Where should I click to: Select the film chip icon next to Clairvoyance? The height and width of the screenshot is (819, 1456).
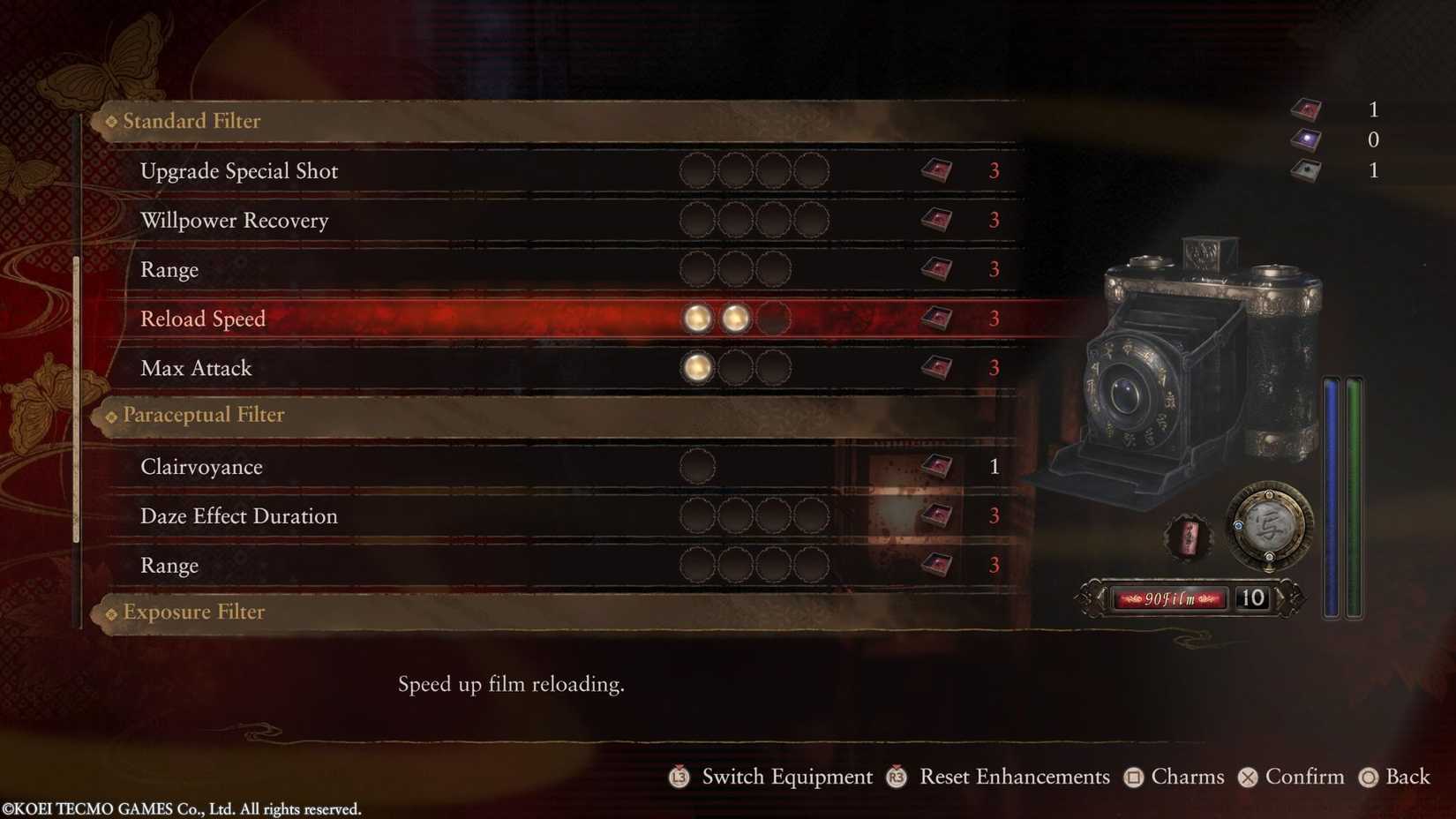[x=935, y=466]
